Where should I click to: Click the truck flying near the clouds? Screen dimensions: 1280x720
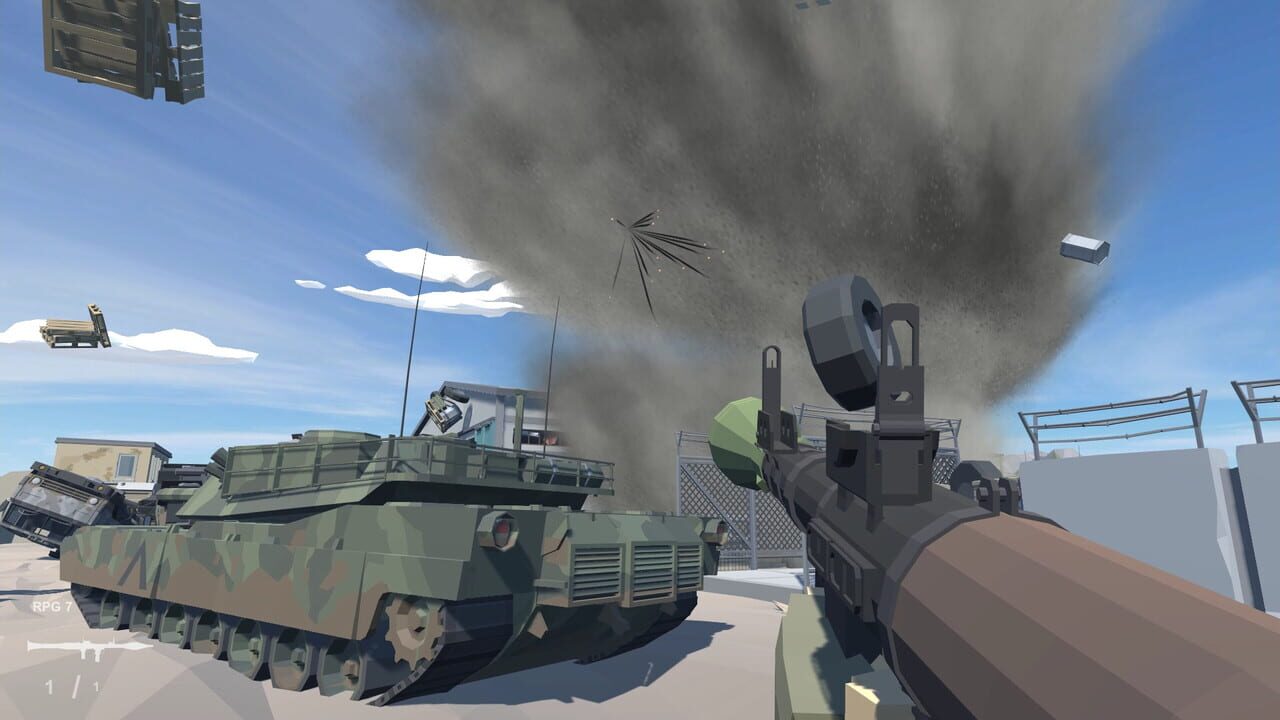tap(72, 326)
